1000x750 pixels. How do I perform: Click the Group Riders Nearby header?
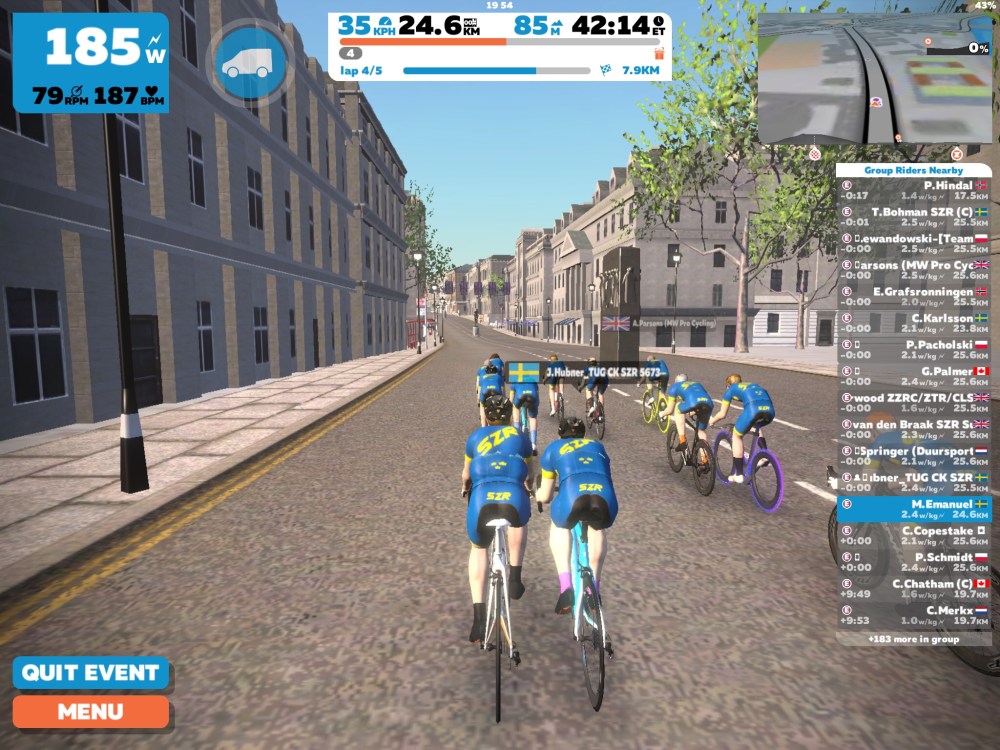pos(913,171)
